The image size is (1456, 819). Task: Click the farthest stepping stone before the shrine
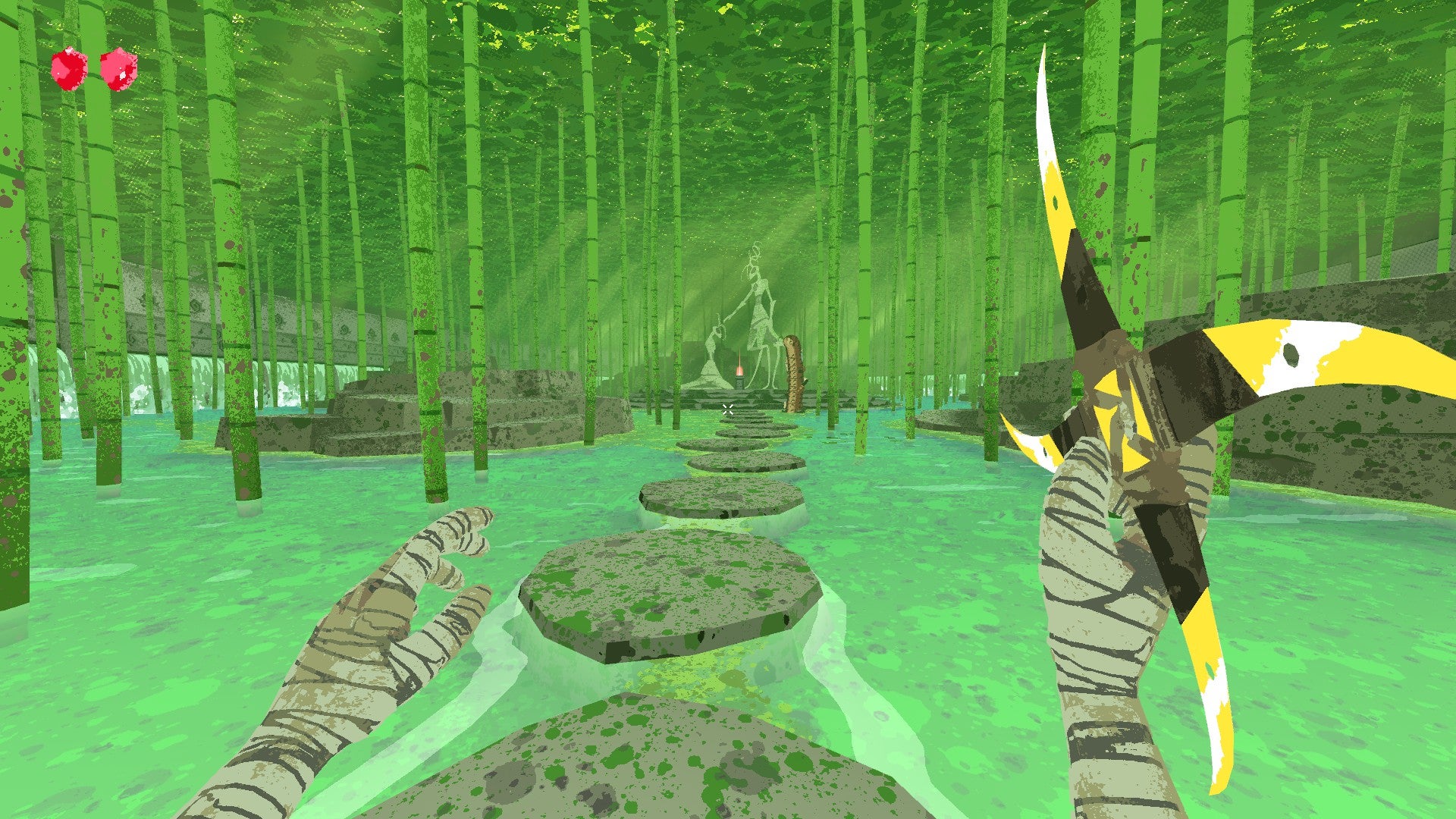click(x=748, y=419)
